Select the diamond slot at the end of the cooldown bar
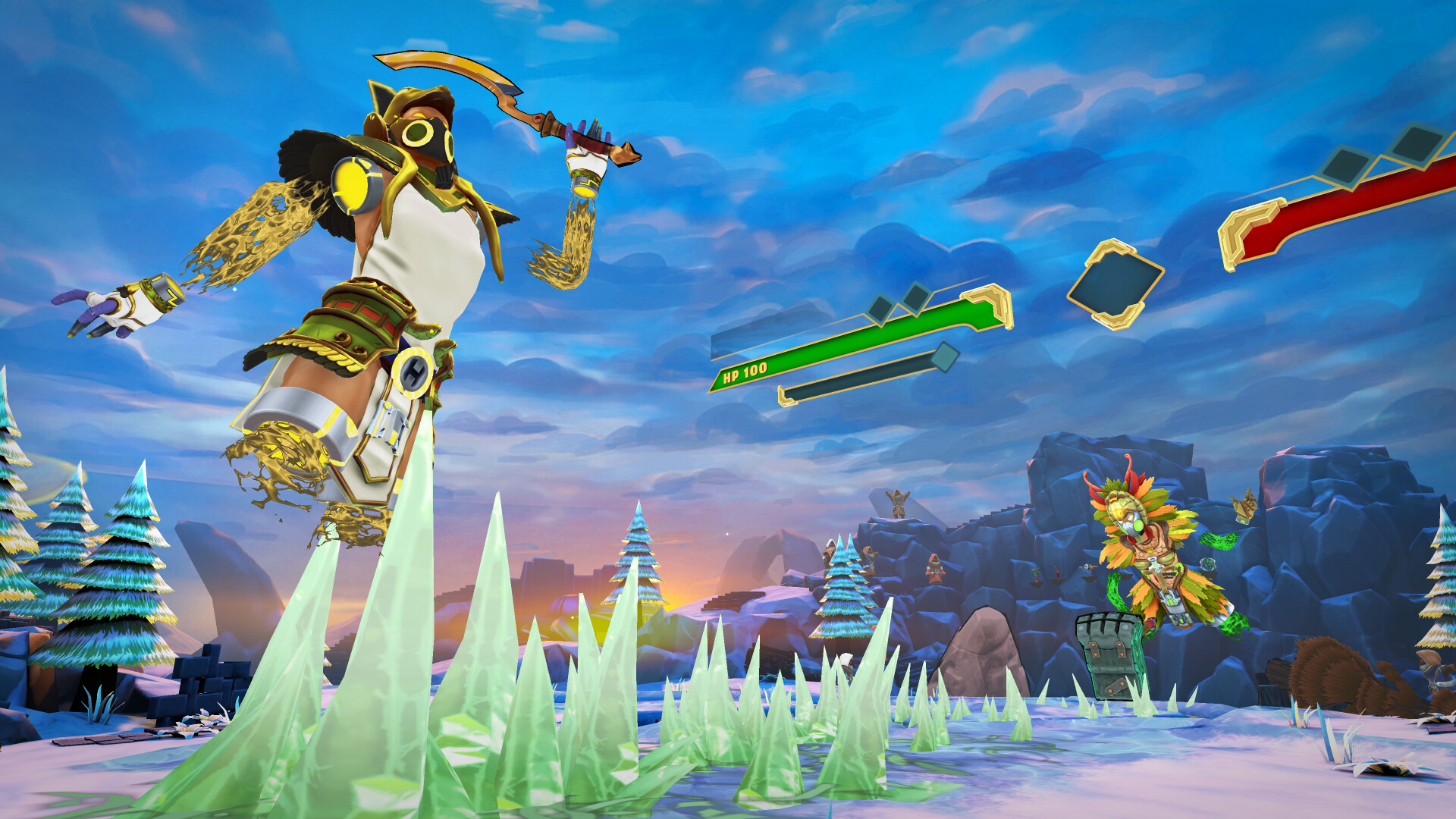1456x819 pixels. pyautogui.click(x=946, y=358)
